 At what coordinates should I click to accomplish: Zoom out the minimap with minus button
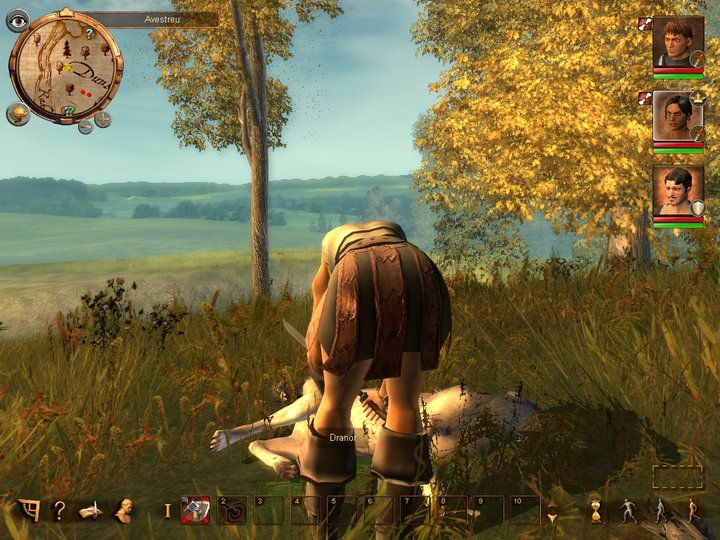[x=86, y=126]
